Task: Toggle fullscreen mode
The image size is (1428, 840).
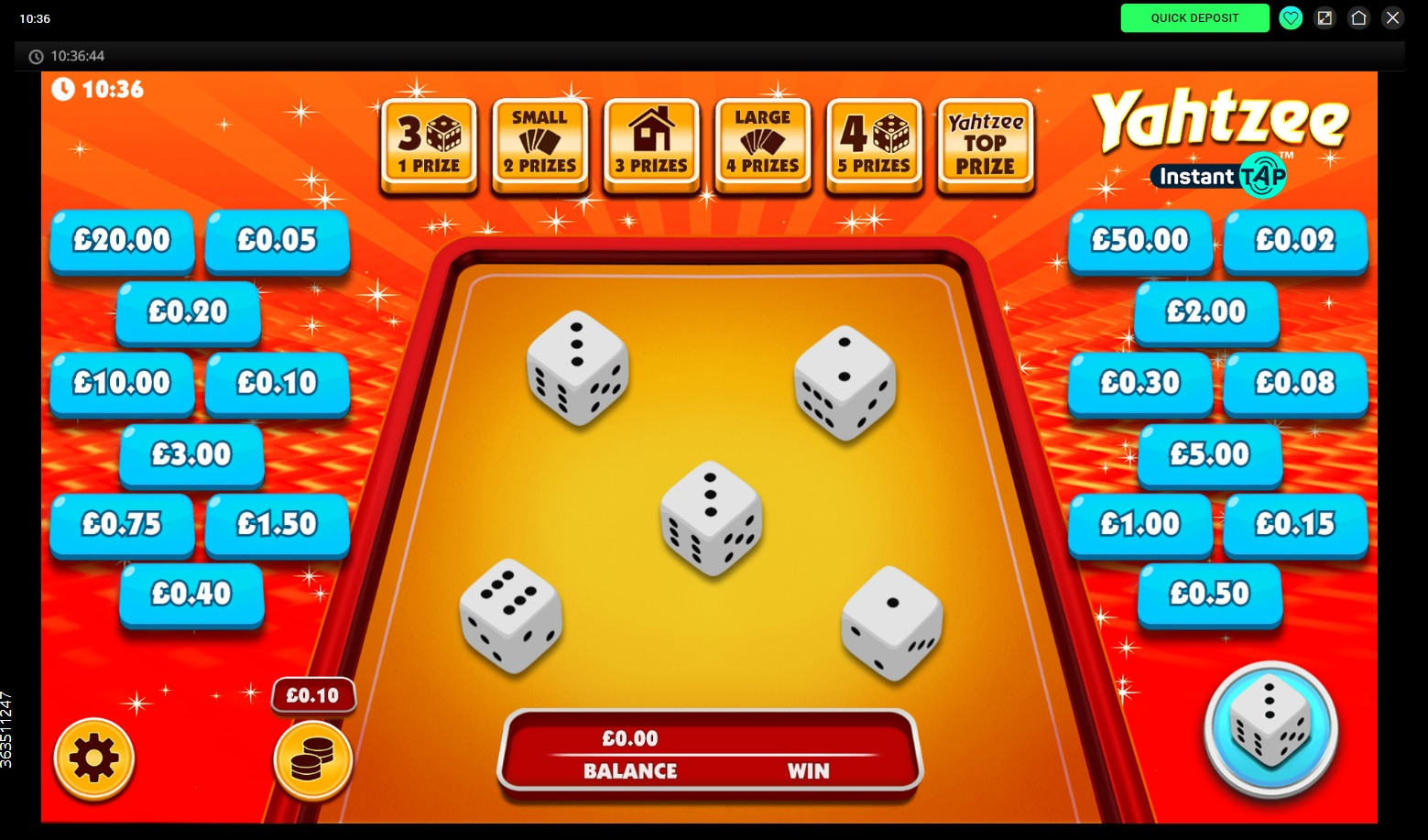Action: [1324, 17]
